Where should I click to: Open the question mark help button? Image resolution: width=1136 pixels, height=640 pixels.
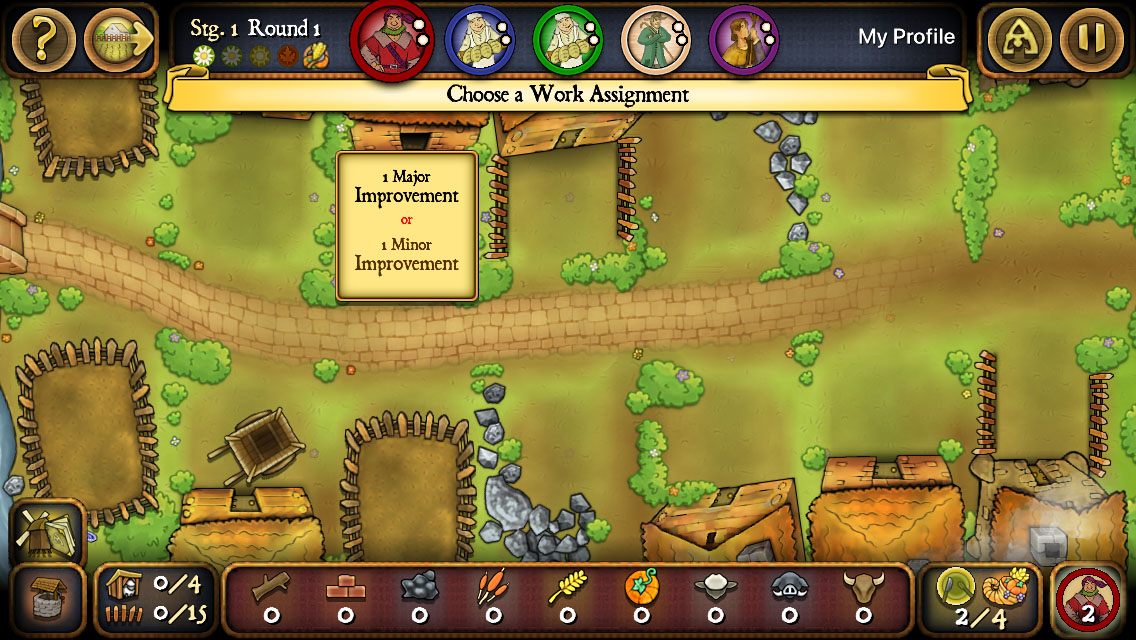coord(43,40)
